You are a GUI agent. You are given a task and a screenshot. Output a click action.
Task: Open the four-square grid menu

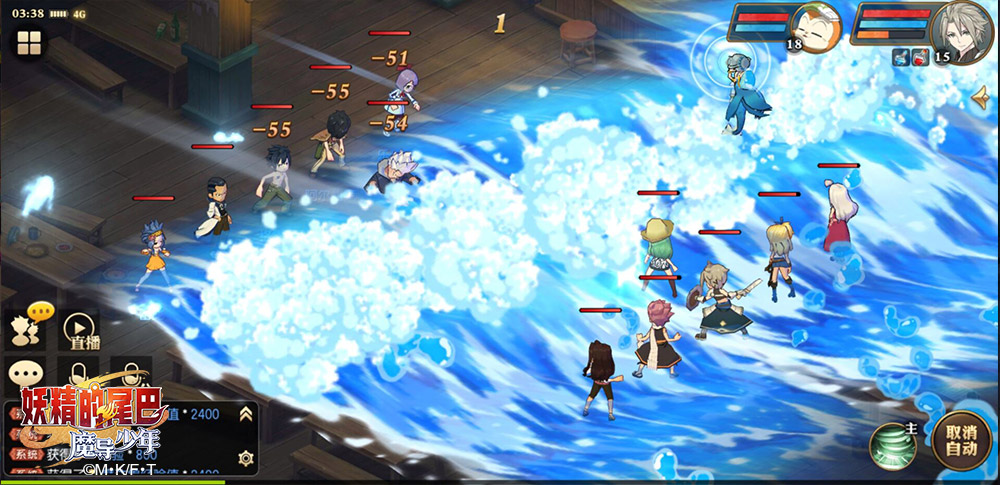click(x=28, y=43)
